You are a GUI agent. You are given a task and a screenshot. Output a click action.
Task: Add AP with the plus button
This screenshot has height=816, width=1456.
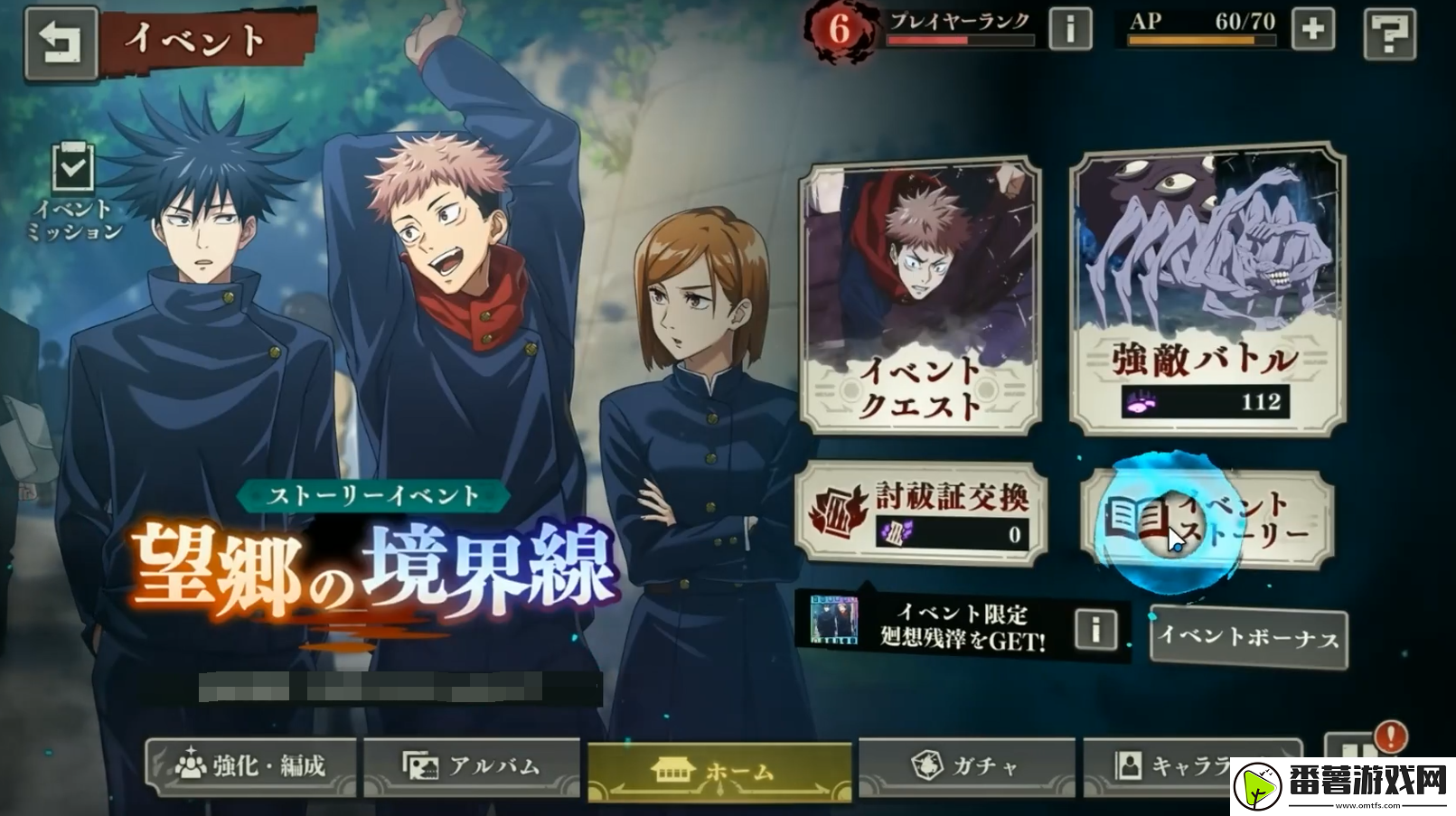(x=1312, y=30)
